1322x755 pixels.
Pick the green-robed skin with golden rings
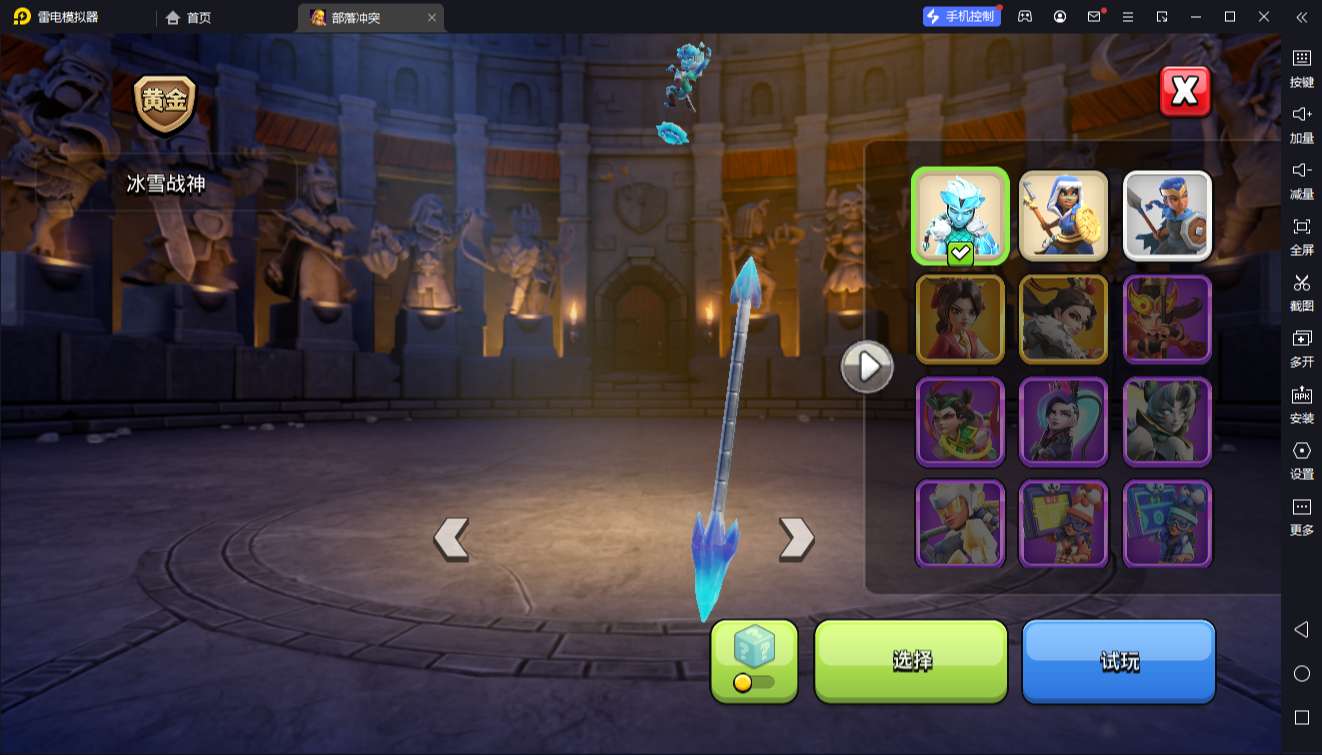[960, 421]
